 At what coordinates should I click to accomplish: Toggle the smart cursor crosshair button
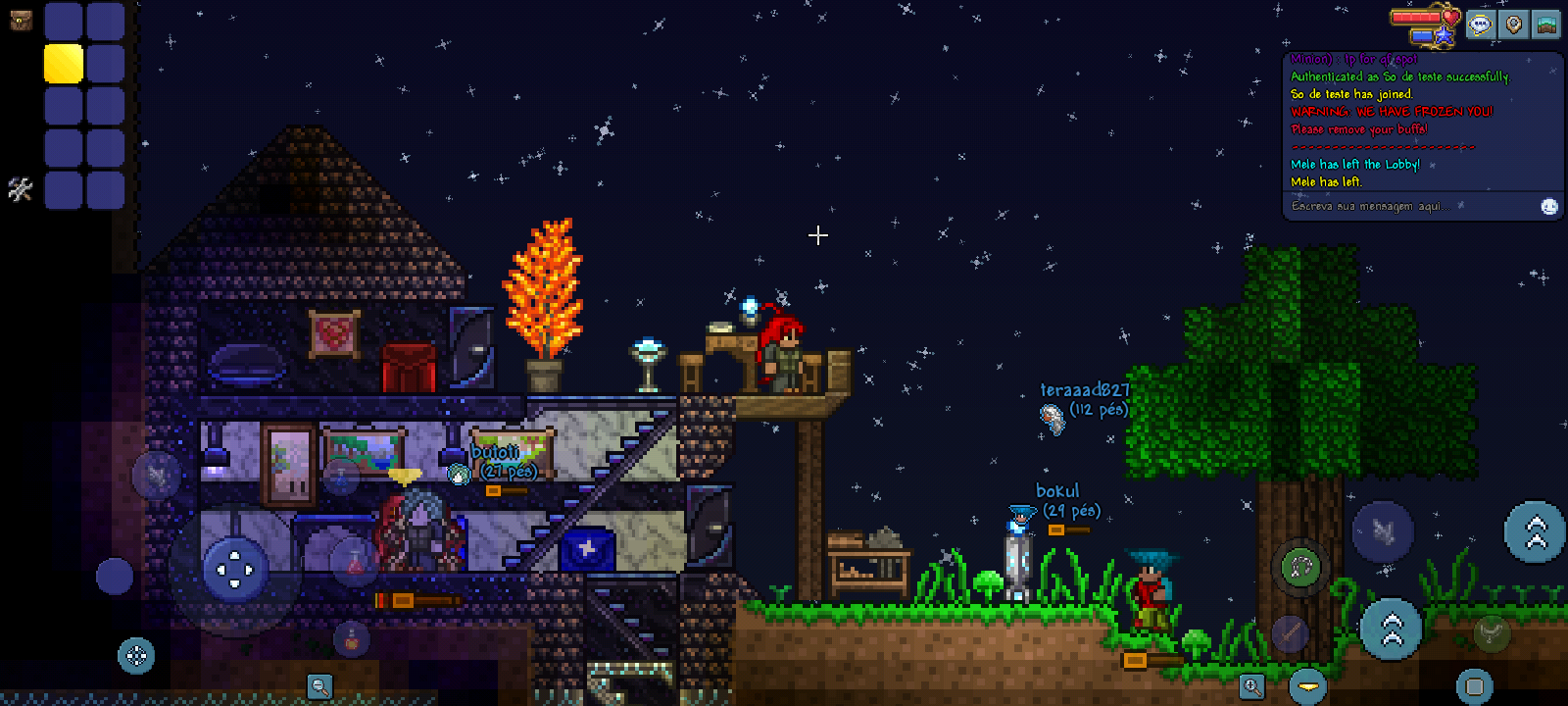[136, 655]
